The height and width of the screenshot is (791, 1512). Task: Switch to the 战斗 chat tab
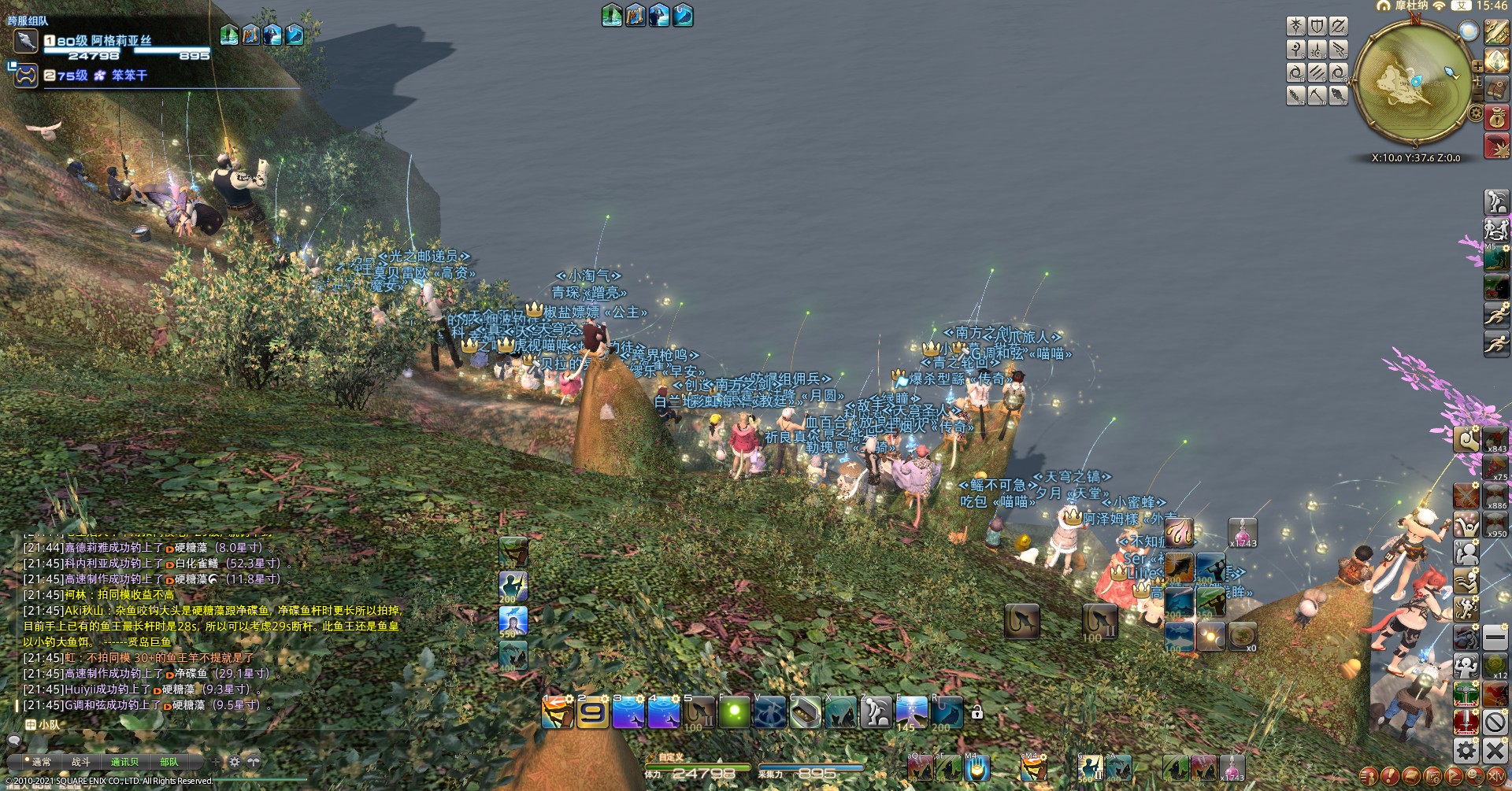pos(81,762)
